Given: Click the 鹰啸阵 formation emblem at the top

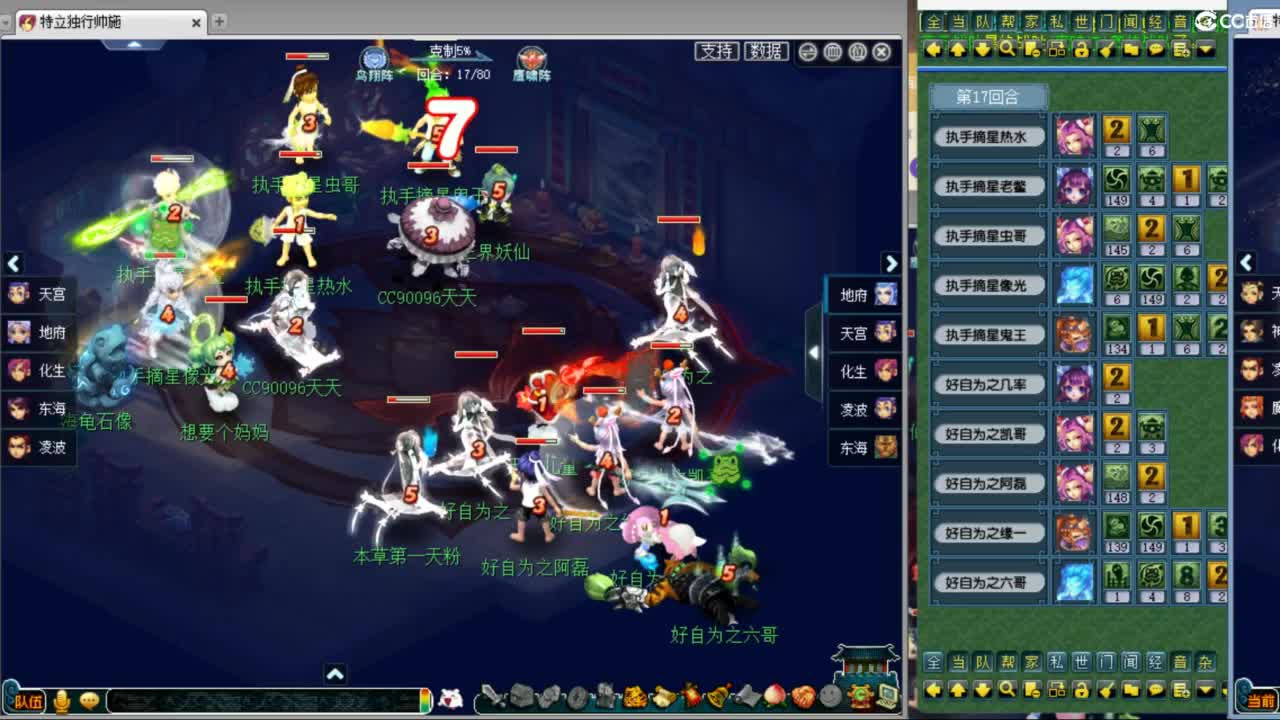Looking at the screenshot, I should coord(530,60).
